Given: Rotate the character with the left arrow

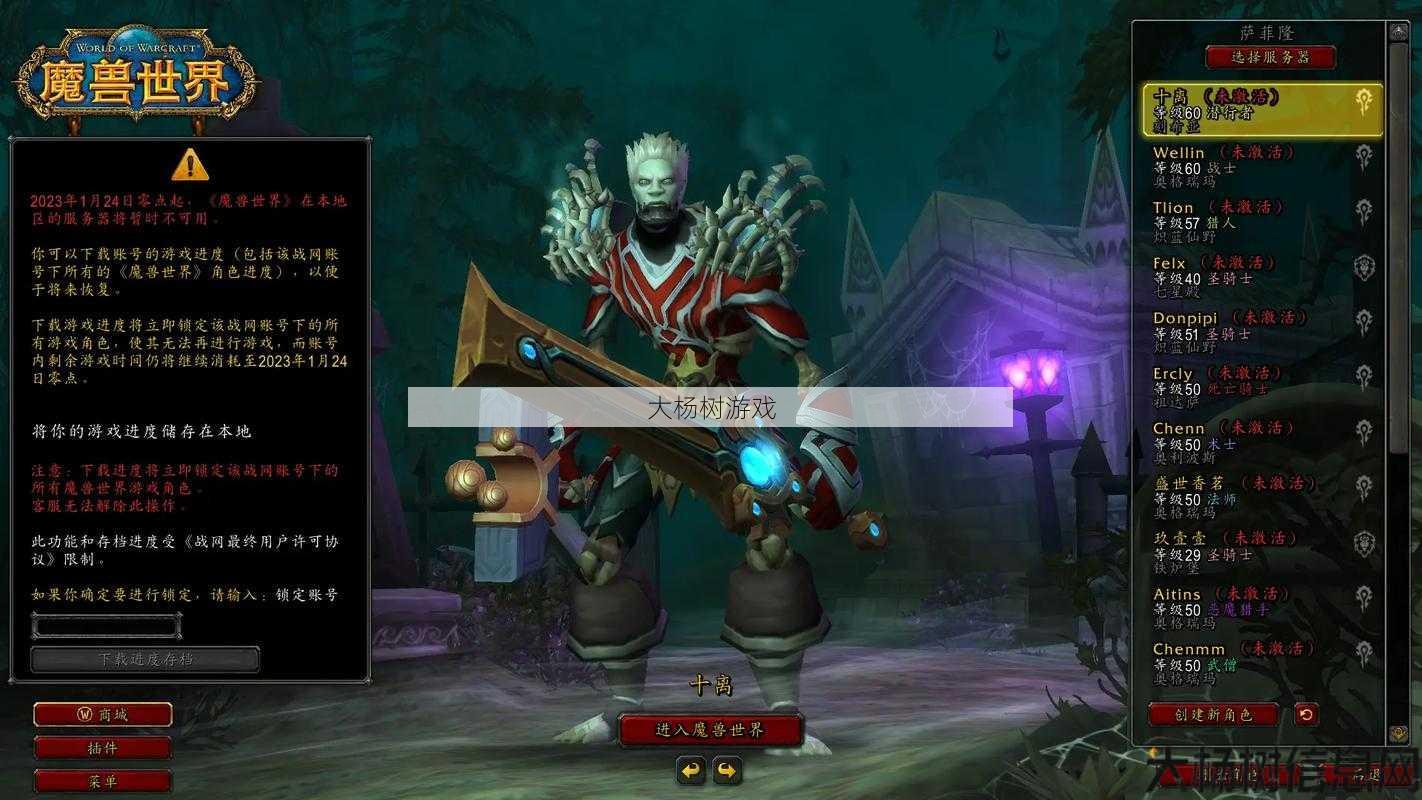Looking at the screenshot, I should [x=691, y=770].
